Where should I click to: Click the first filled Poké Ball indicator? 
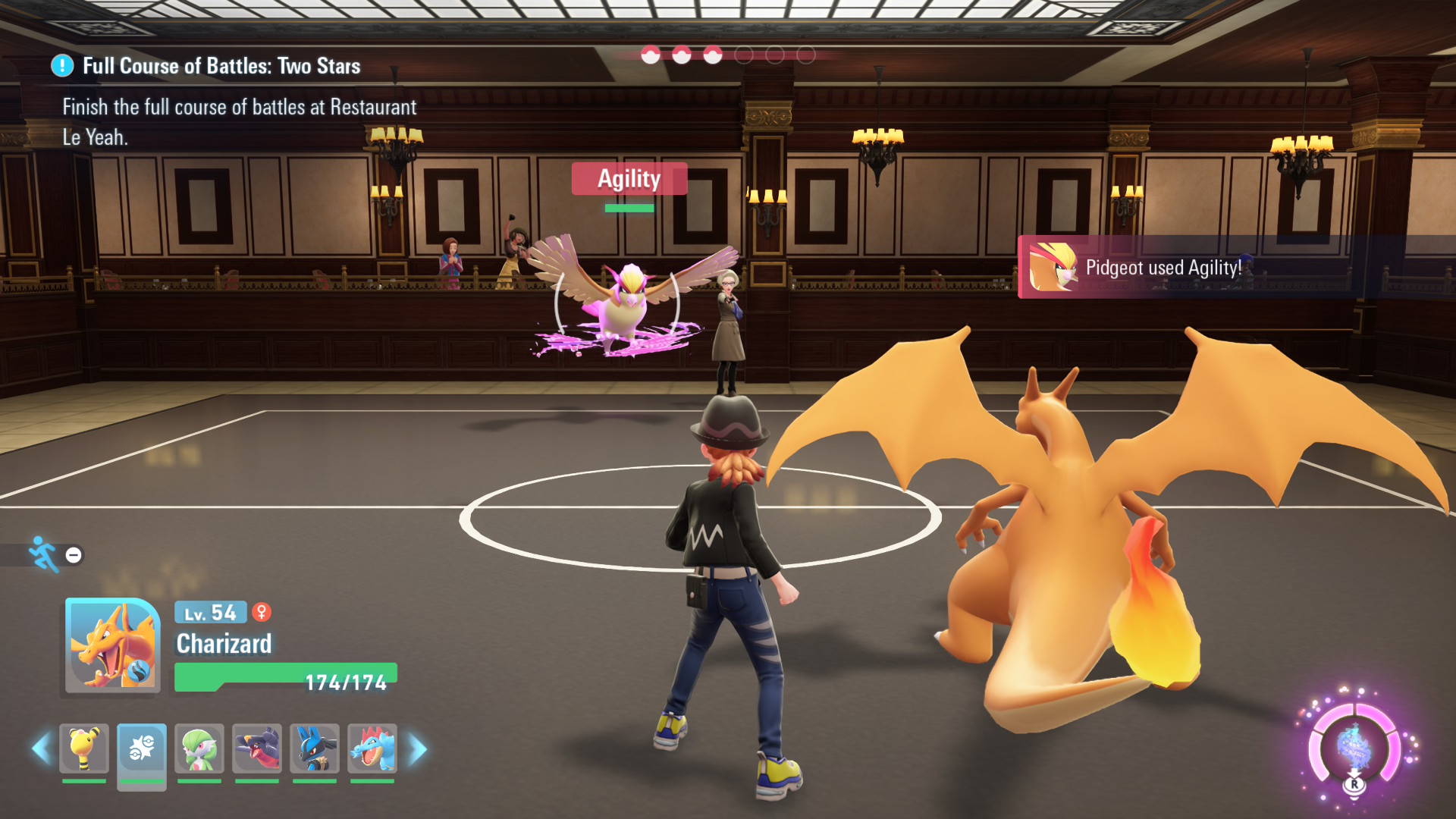[649, 55]
